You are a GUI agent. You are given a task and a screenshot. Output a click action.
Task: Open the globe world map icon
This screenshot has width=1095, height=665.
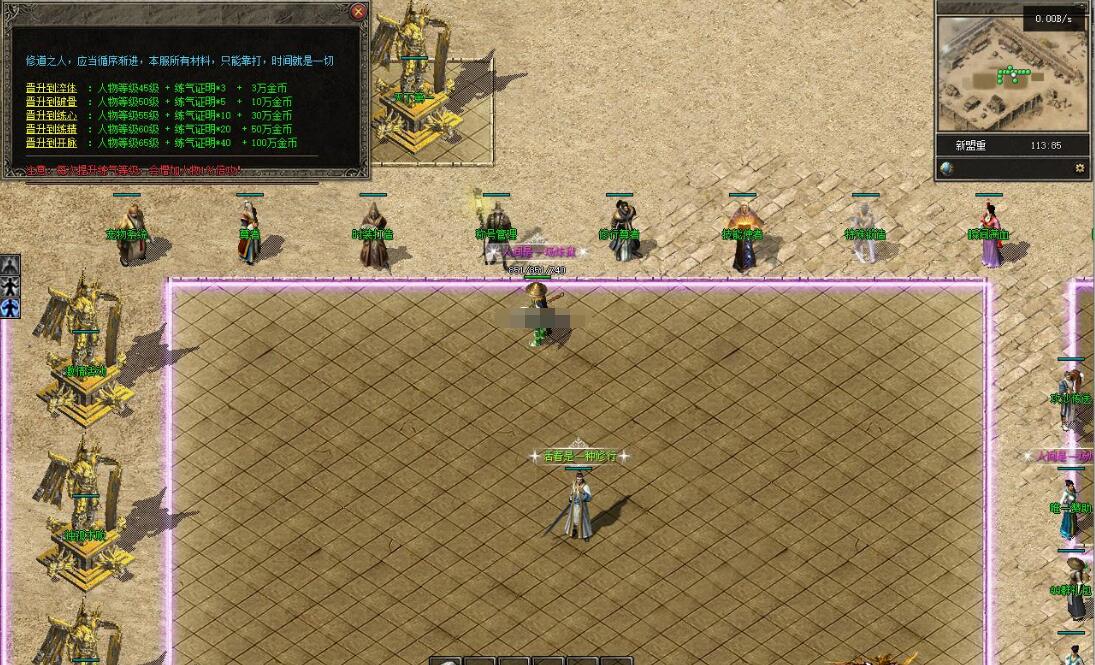pos(946,168)
